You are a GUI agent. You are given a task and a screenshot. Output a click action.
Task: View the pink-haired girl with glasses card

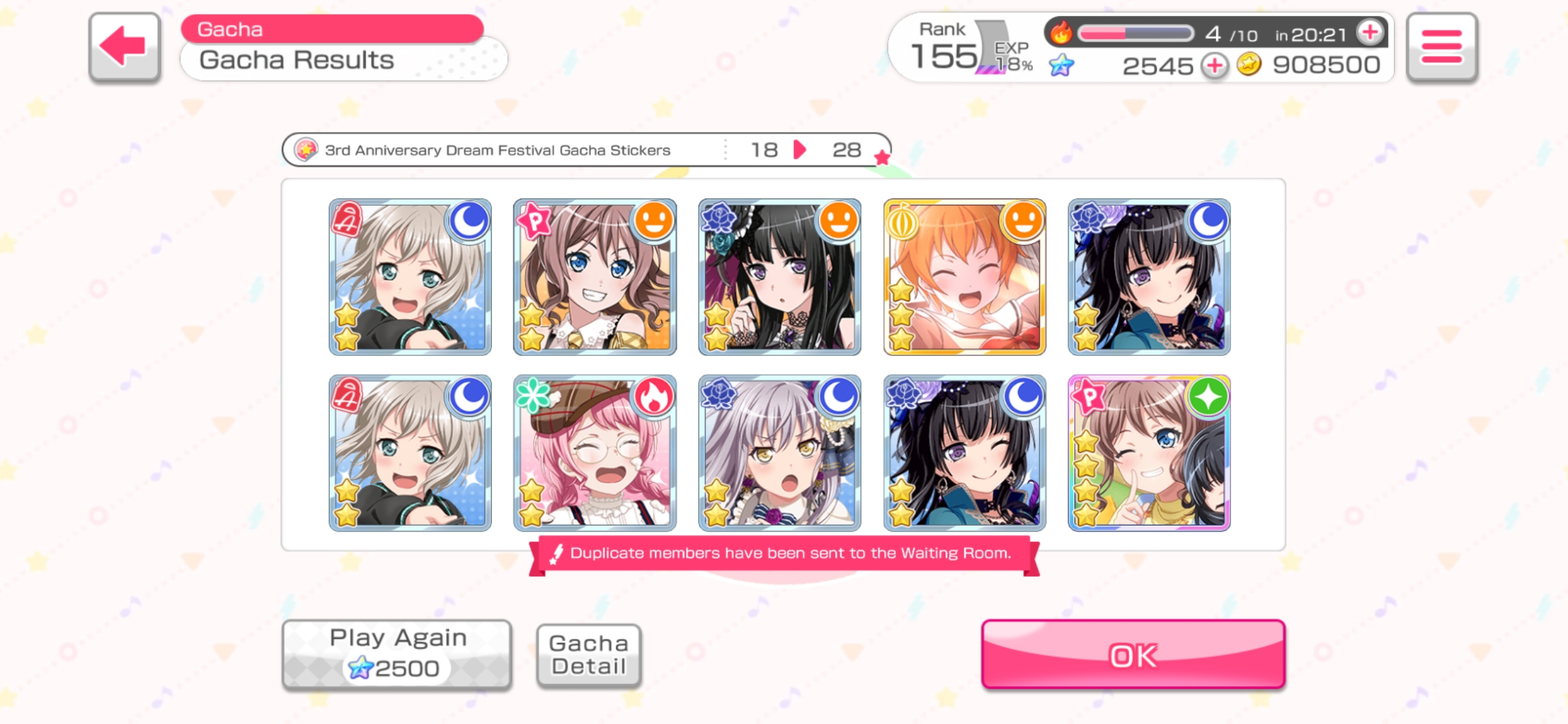point(594,453)
